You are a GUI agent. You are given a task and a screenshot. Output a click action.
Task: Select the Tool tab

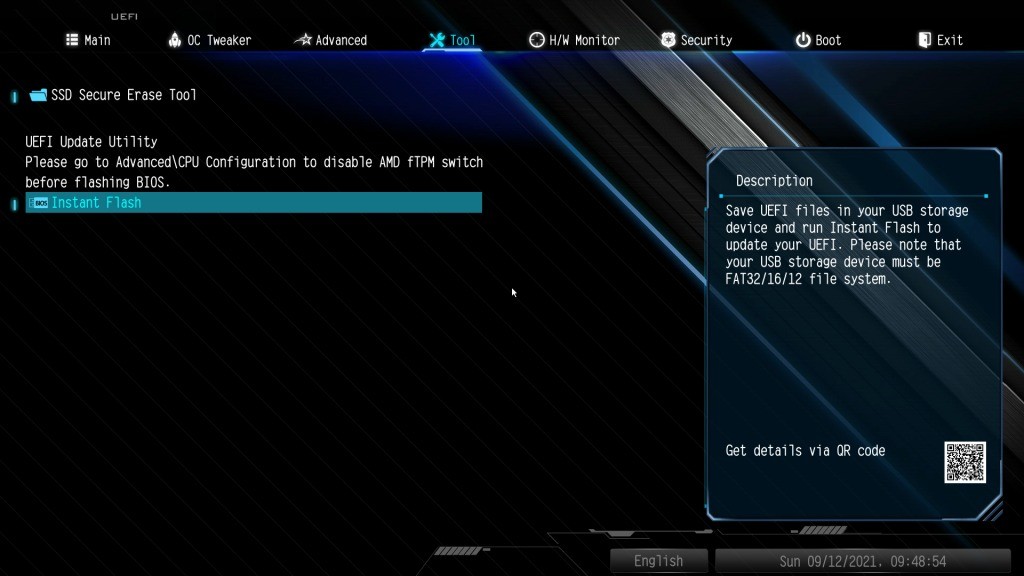(452, 40)
